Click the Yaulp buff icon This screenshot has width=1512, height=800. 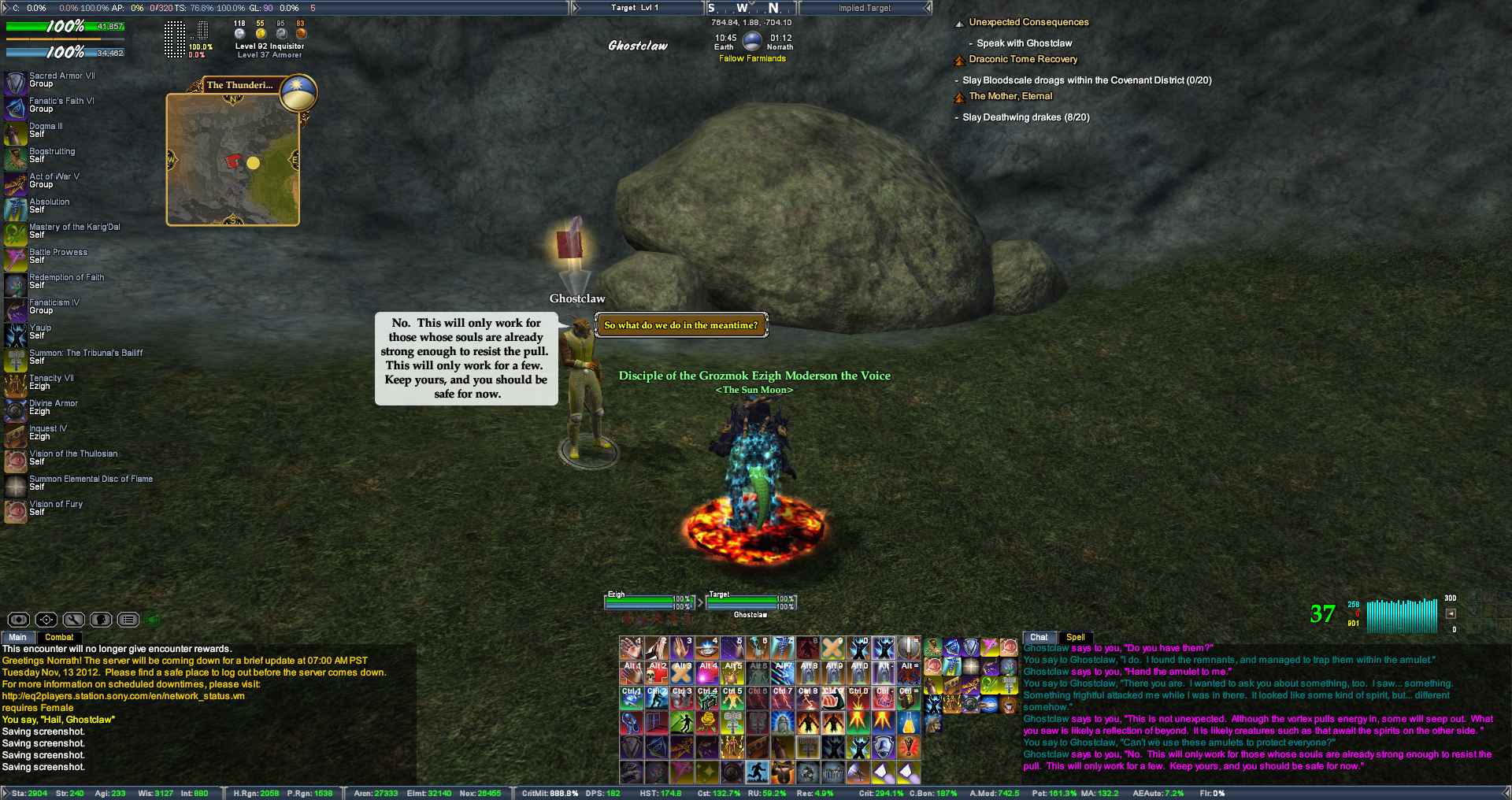16,335
